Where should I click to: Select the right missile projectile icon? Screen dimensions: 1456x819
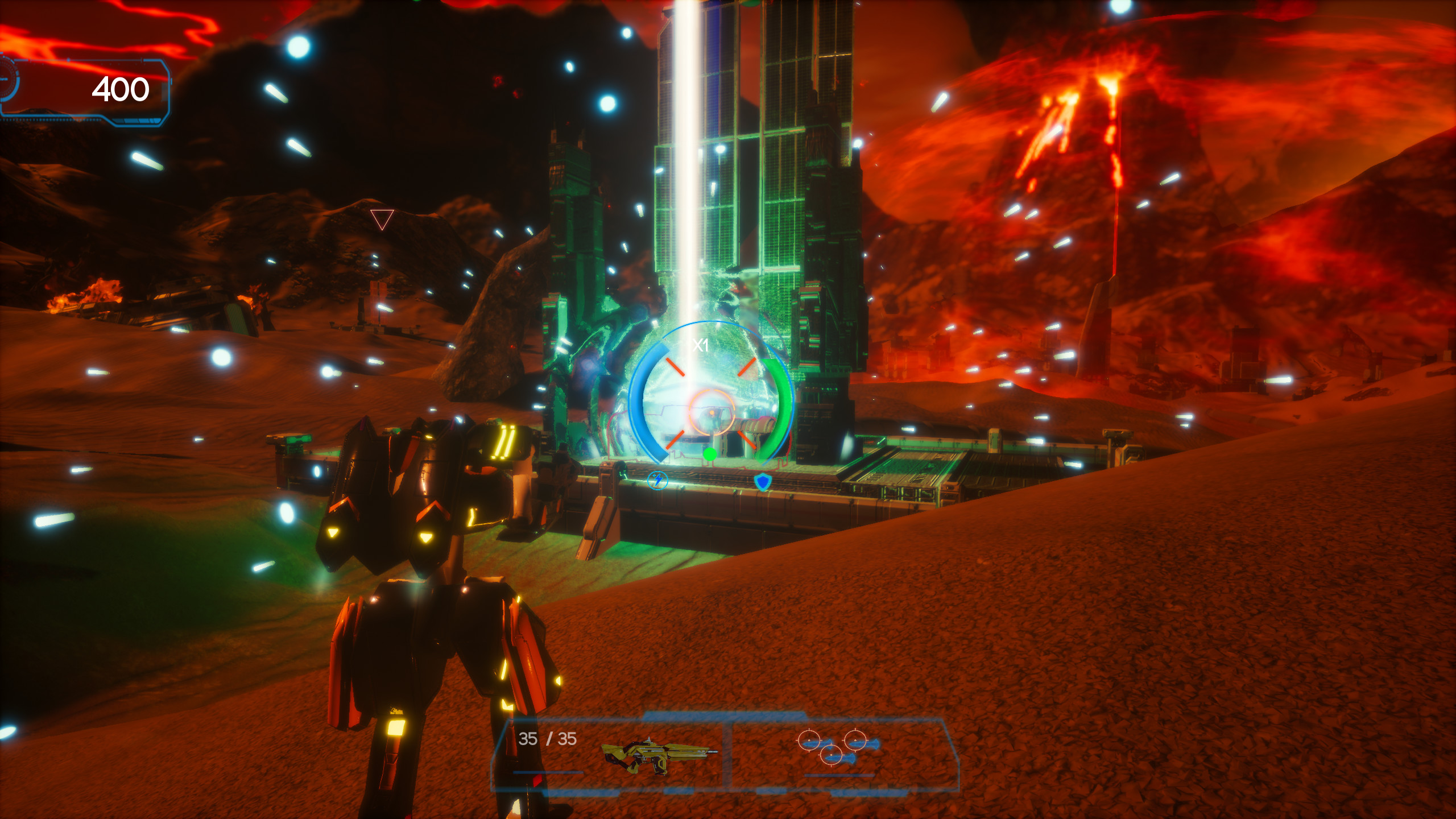855,741
